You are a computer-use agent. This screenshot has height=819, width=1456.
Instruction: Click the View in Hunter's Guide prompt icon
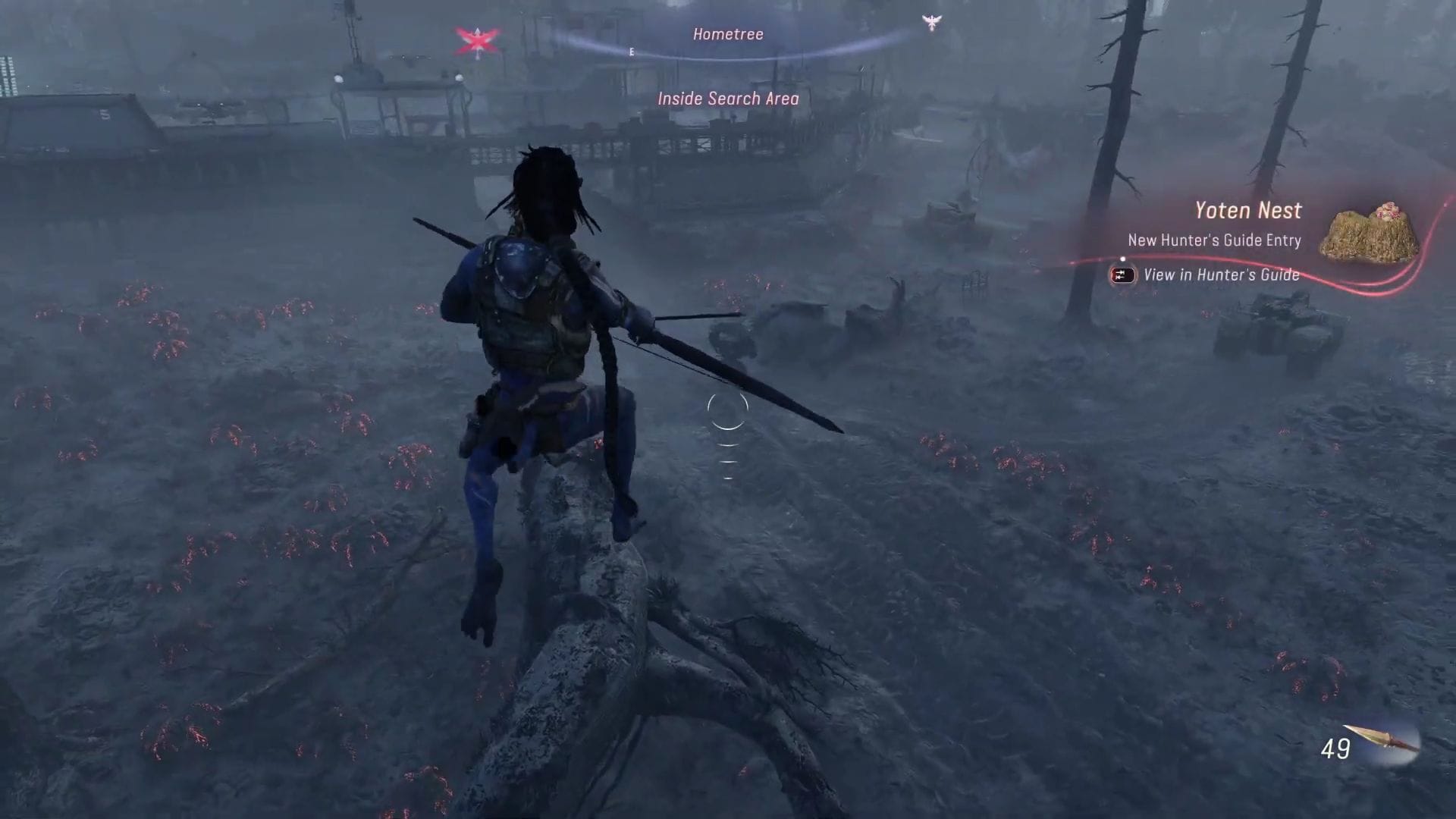1122,276
